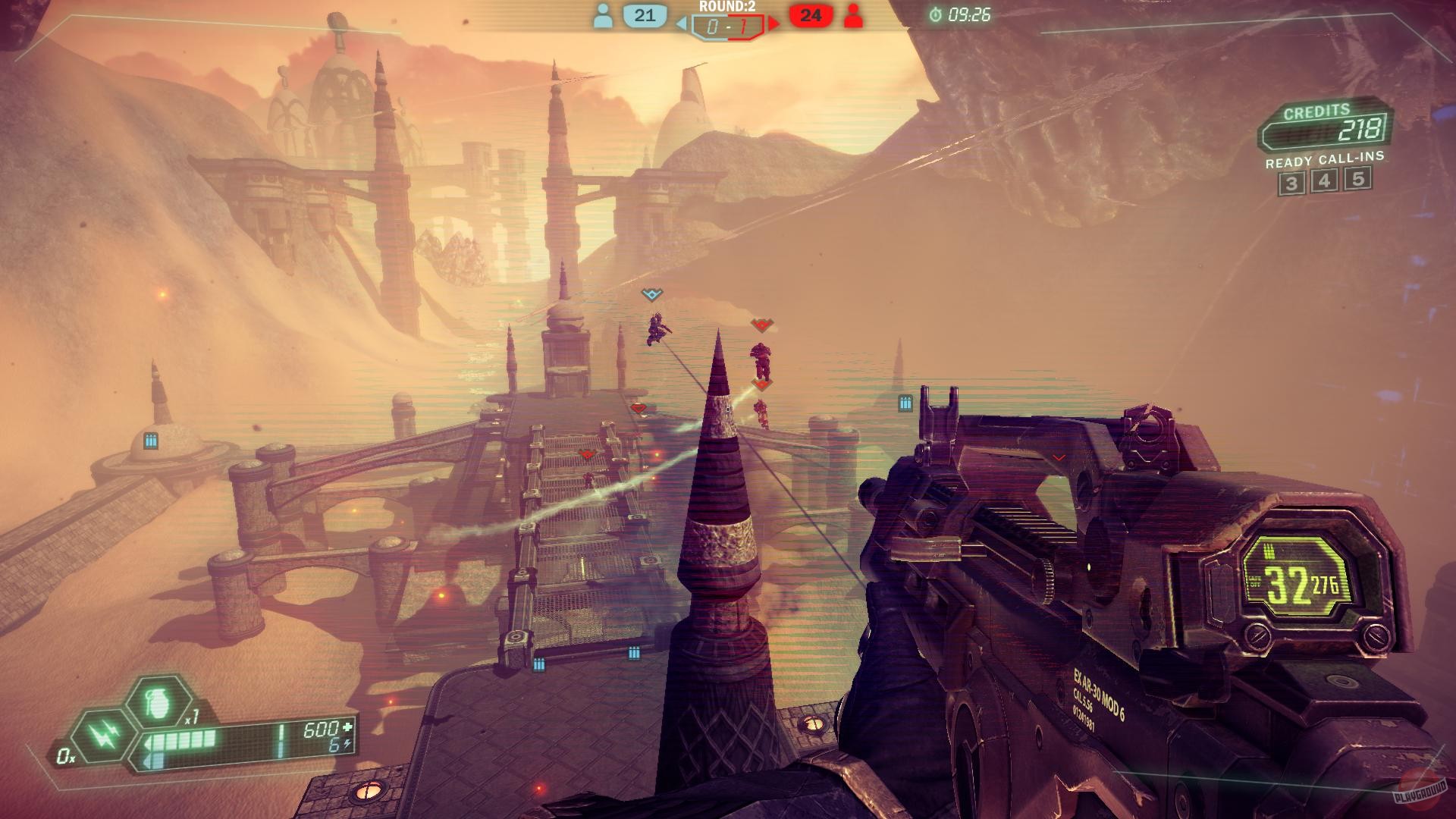
Task: Expand the red arrow right of the round score
Action: tap(774, 22)
